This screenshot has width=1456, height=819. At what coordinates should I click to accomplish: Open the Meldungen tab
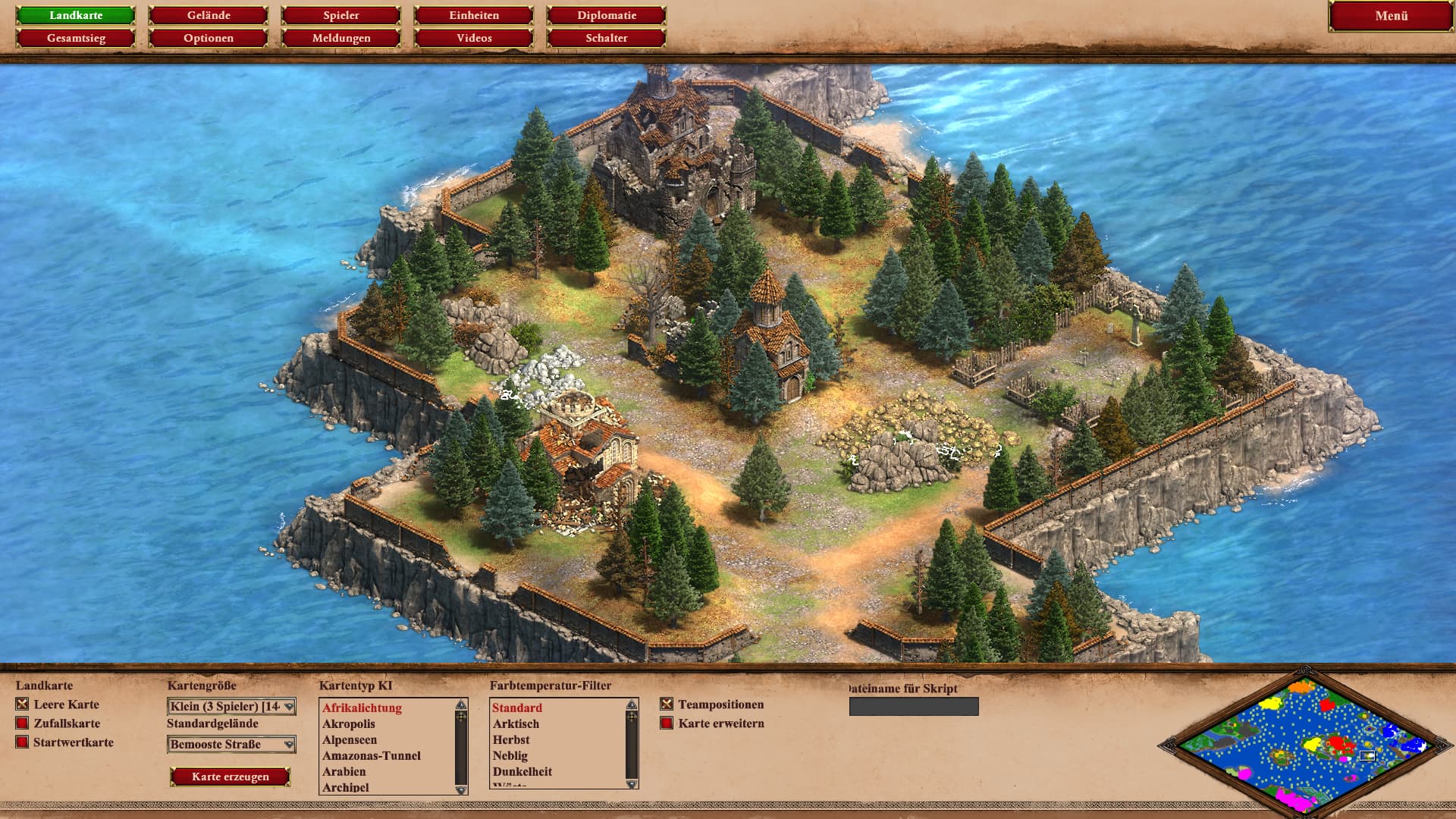(341, 38)
